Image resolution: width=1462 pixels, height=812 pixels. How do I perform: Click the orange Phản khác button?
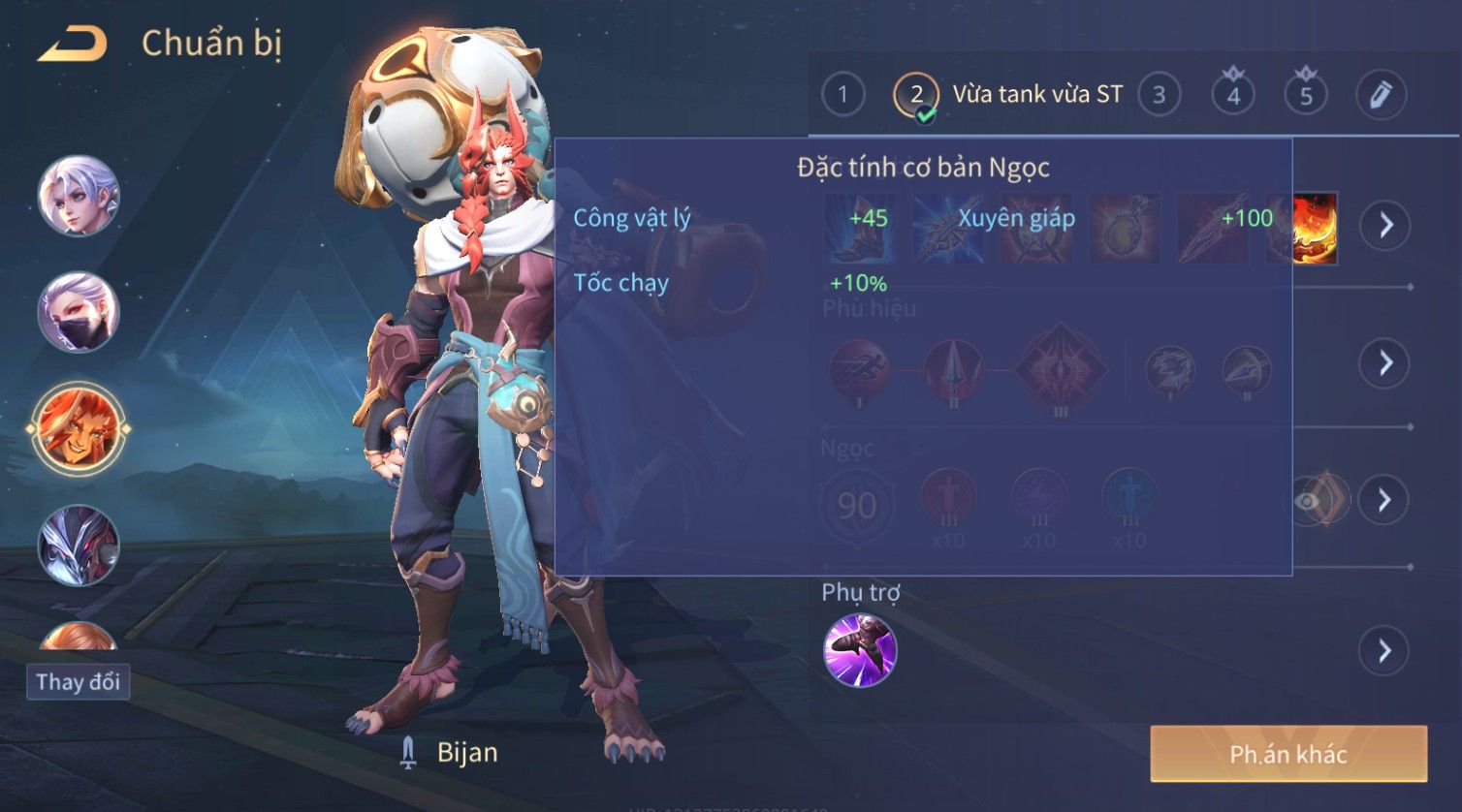click(x=1288, y=754)
